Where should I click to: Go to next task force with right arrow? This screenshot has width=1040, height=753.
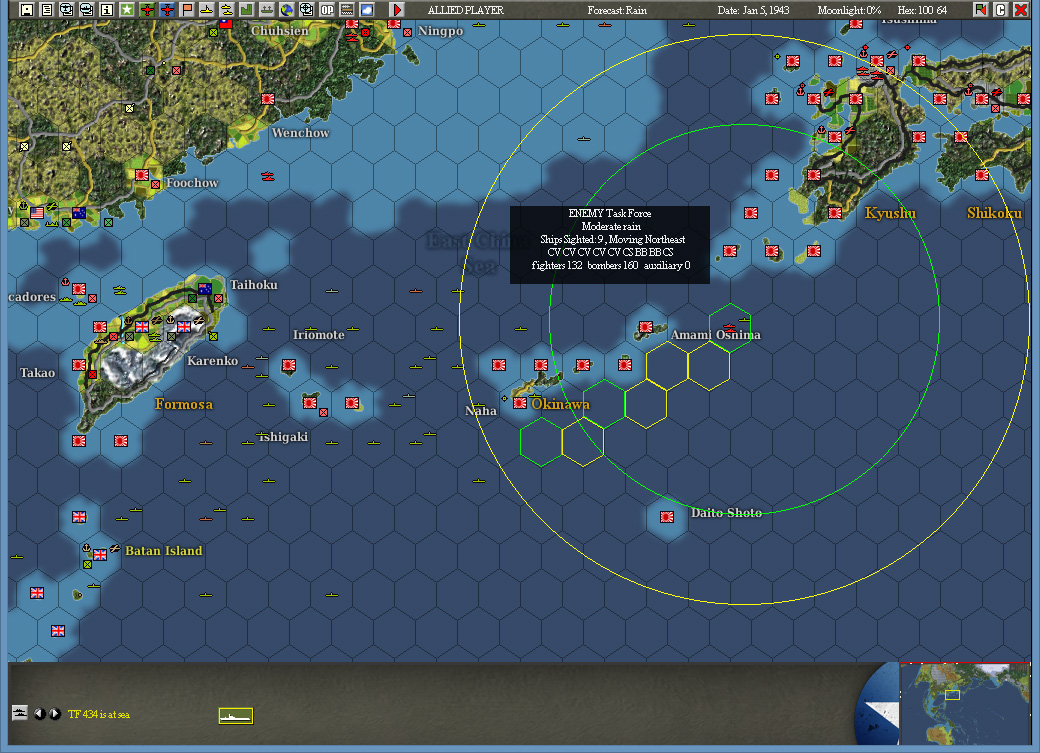(55, 714)
